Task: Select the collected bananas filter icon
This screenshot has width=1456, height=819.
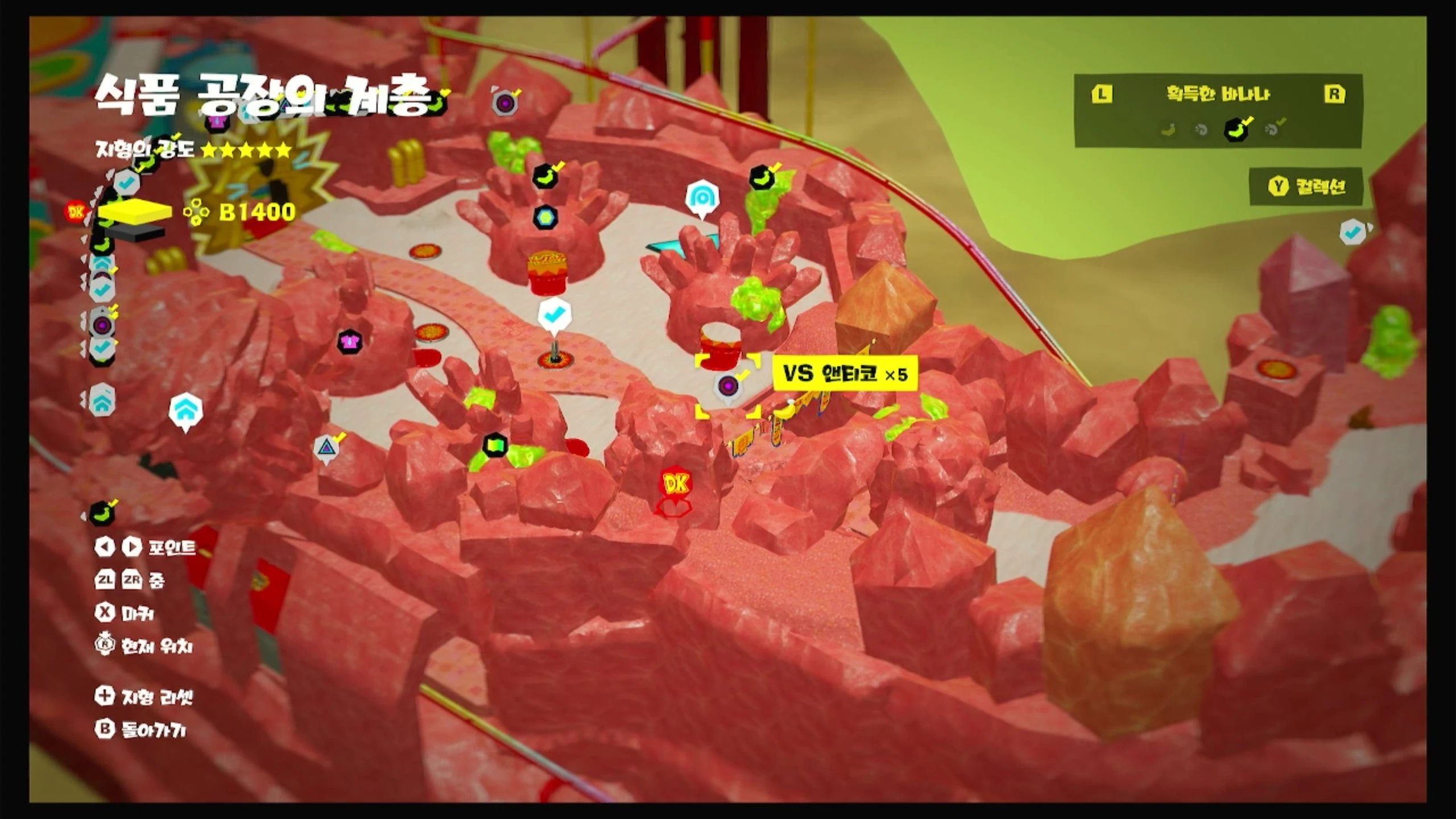Action: click(1236, 130)
